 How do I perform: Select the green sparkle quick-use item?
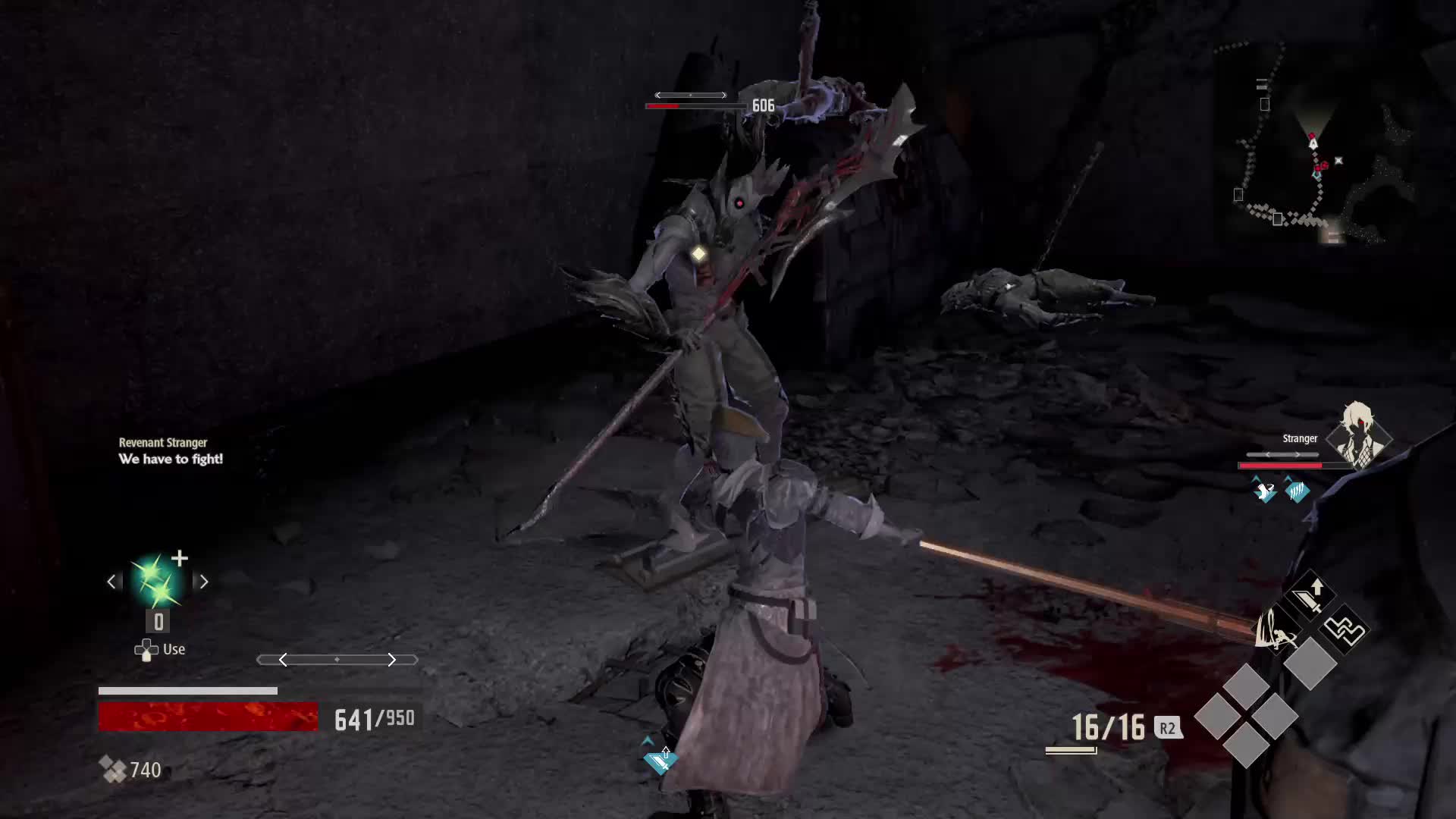click(x=157, y=582)
